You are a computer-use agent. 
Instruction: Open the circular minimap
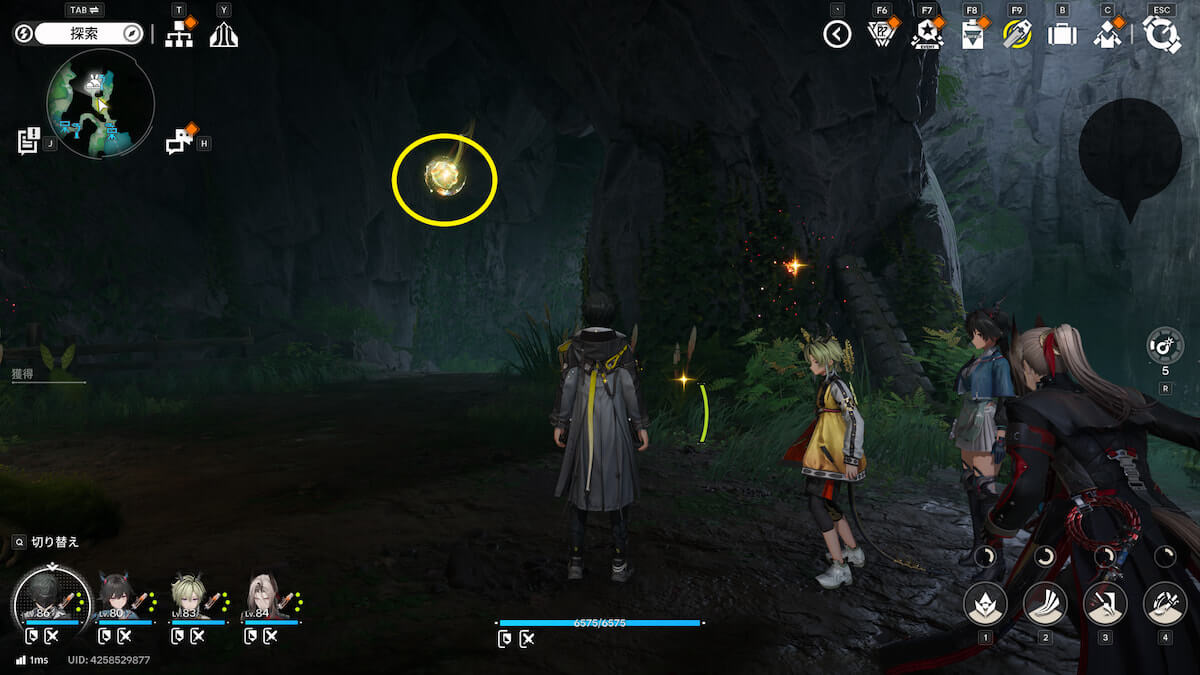pos(101,104)
